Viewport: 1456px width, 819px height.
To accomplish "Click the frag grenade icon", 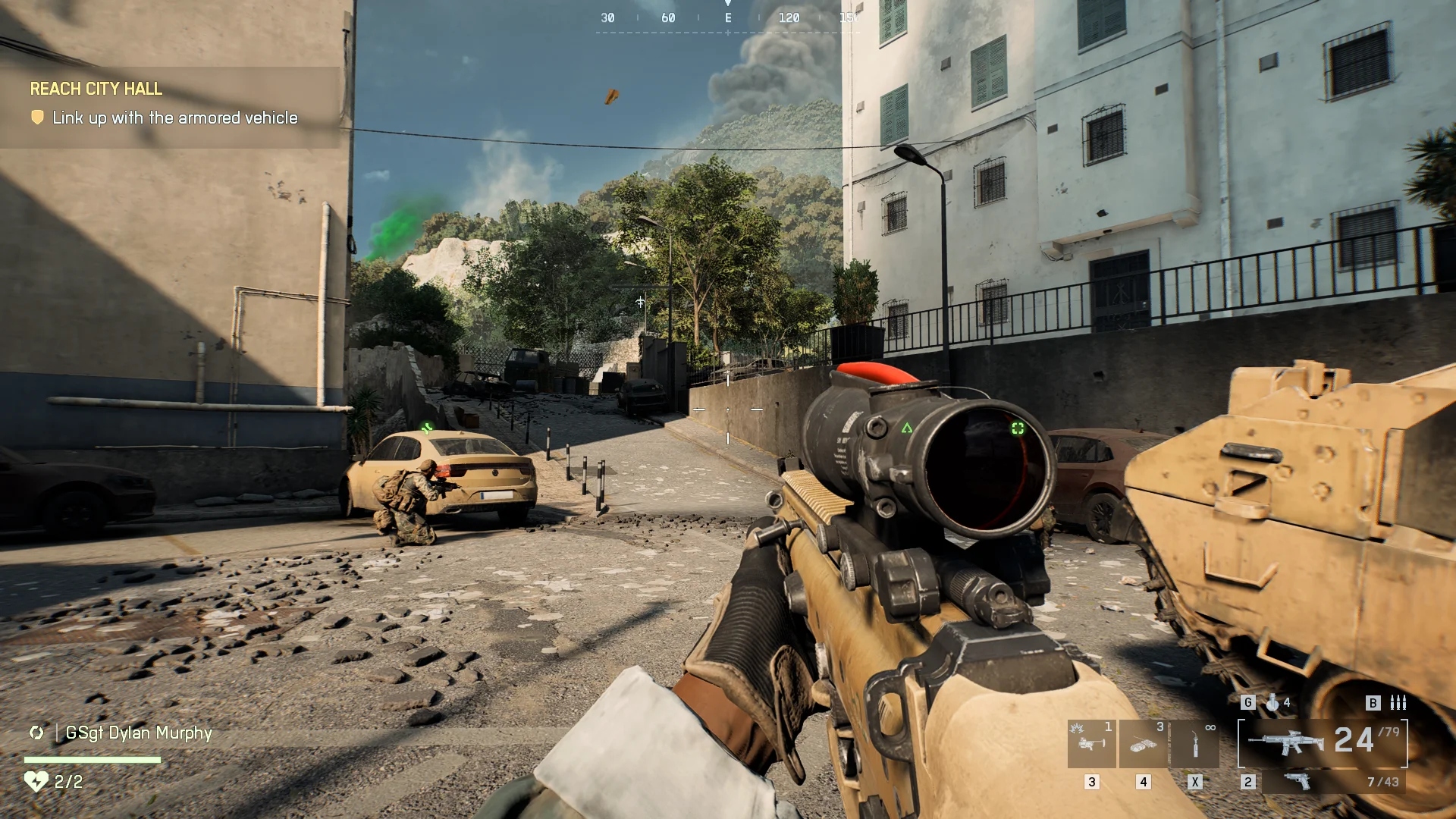I will (1272, 703).
